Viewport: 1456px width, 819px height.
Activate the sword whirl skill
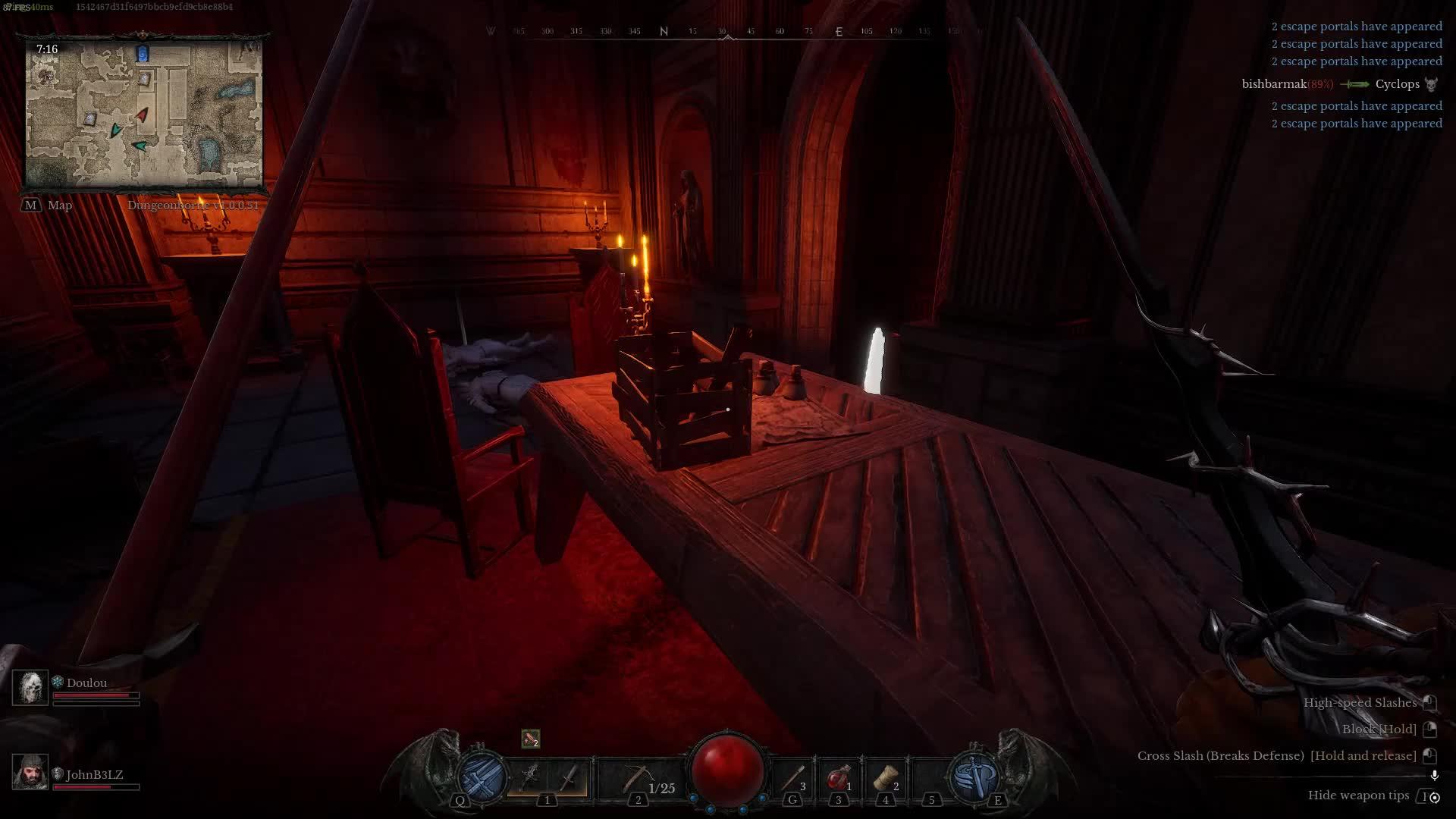(x=974, y=776)
